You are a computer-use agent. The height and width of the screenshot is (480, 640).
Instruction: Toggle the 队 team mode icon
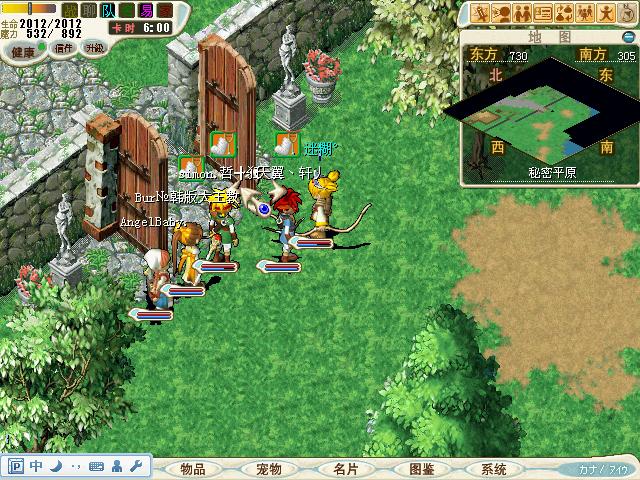coord(107,10)
